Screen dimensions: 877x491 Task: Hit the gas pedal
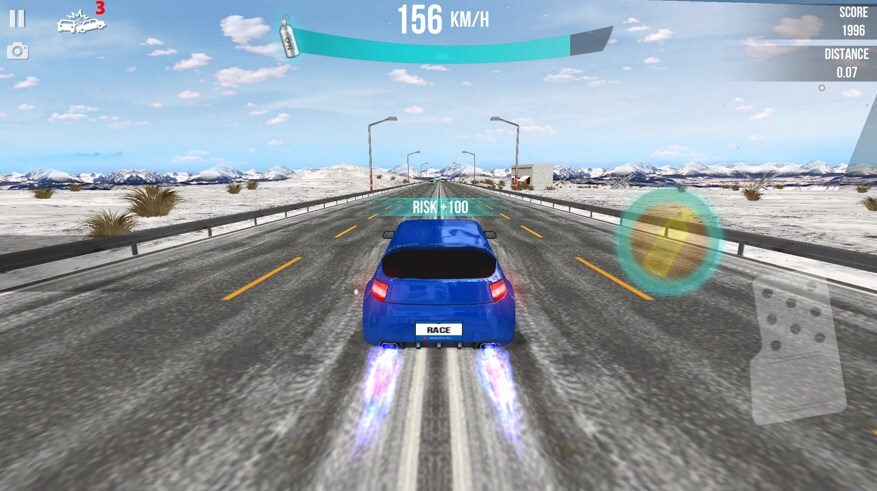tap(798, 345)
